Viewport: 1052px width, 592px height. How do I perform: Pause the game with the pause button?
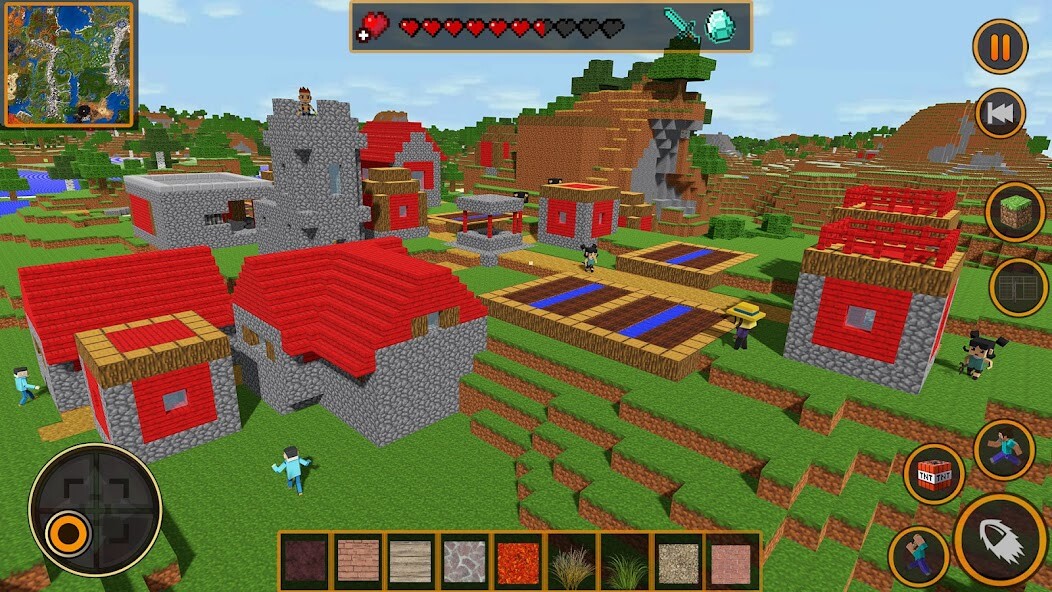tap(1000, 46)
